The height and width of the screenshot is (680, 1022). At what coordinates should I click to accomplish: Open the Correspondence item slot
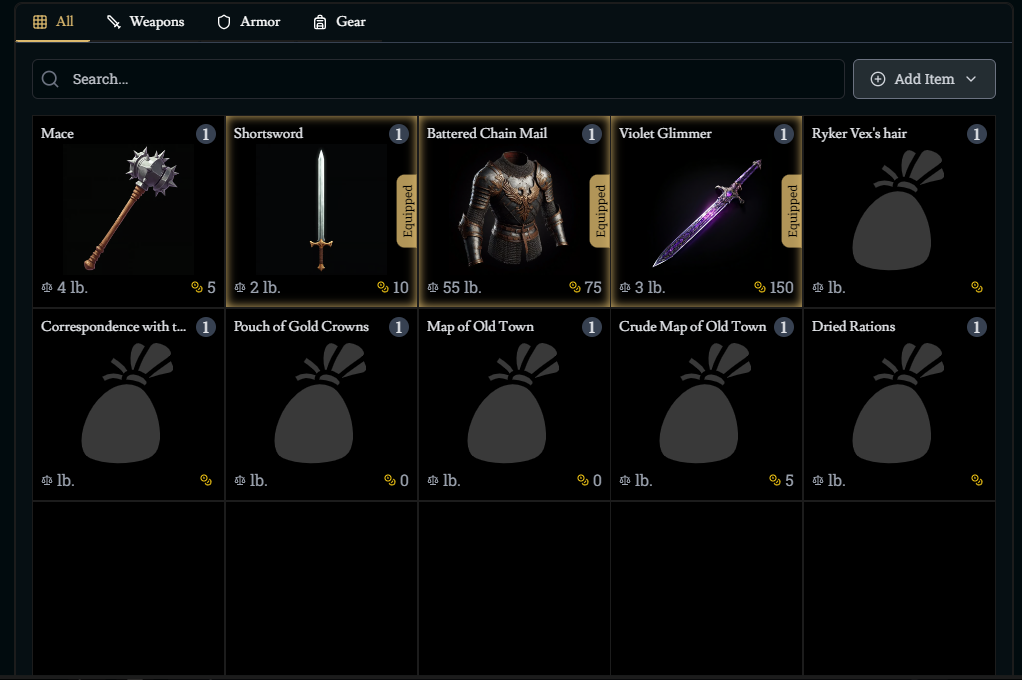[x=128, y=404]
